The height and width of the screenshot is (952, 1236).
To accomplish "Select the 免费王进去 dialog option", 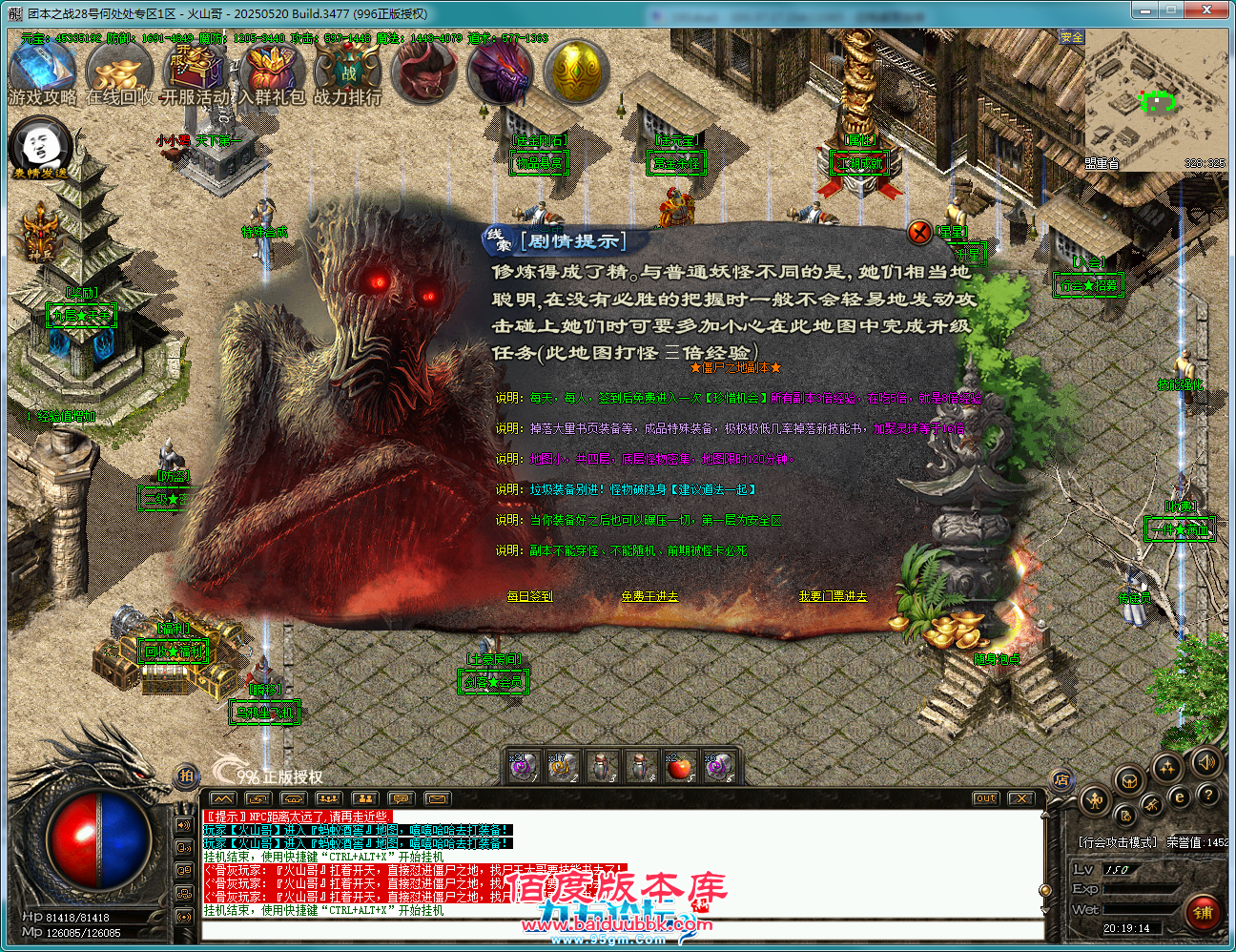I will (x=649, y=596).
